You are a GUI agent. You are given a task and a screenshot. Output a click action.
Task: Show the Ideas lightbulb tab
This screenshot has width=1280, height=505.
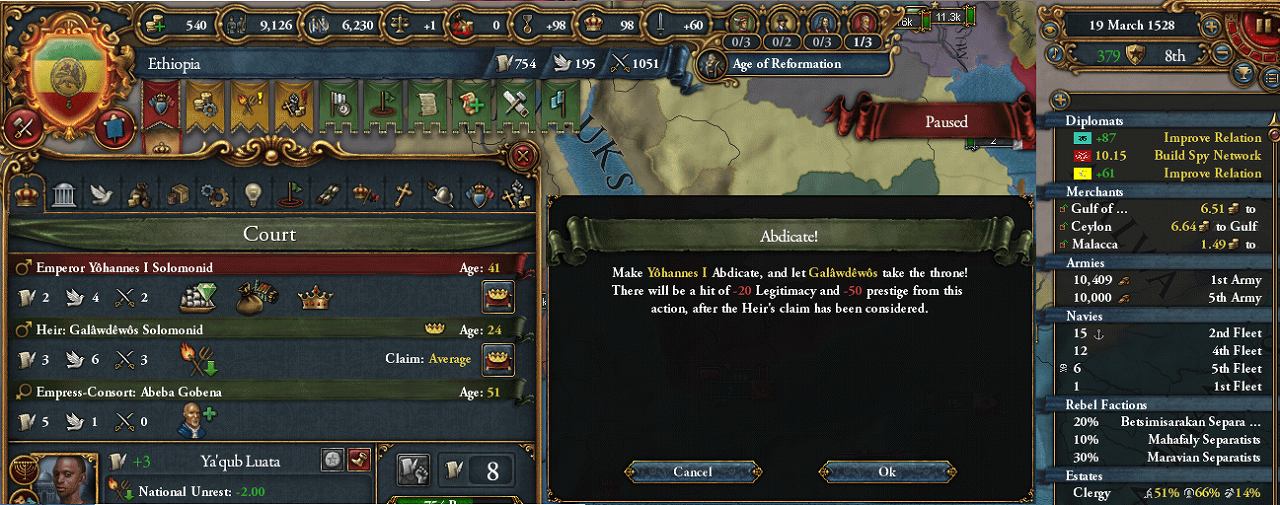pyautogui.click(x=252, y=195)
